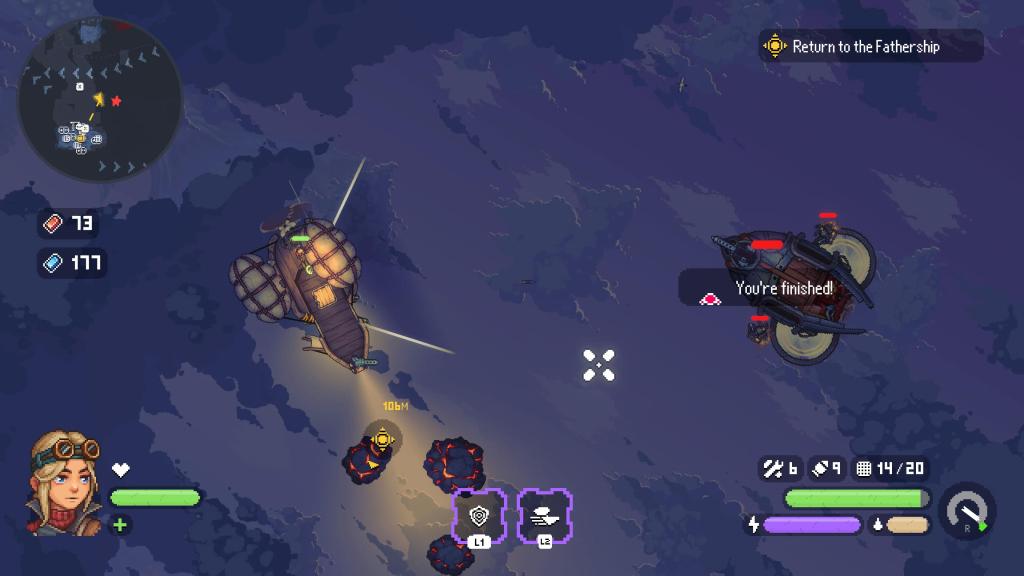Activate the dash ability icon
This screenshot has width=1024, height=576.
pos(545,515)
